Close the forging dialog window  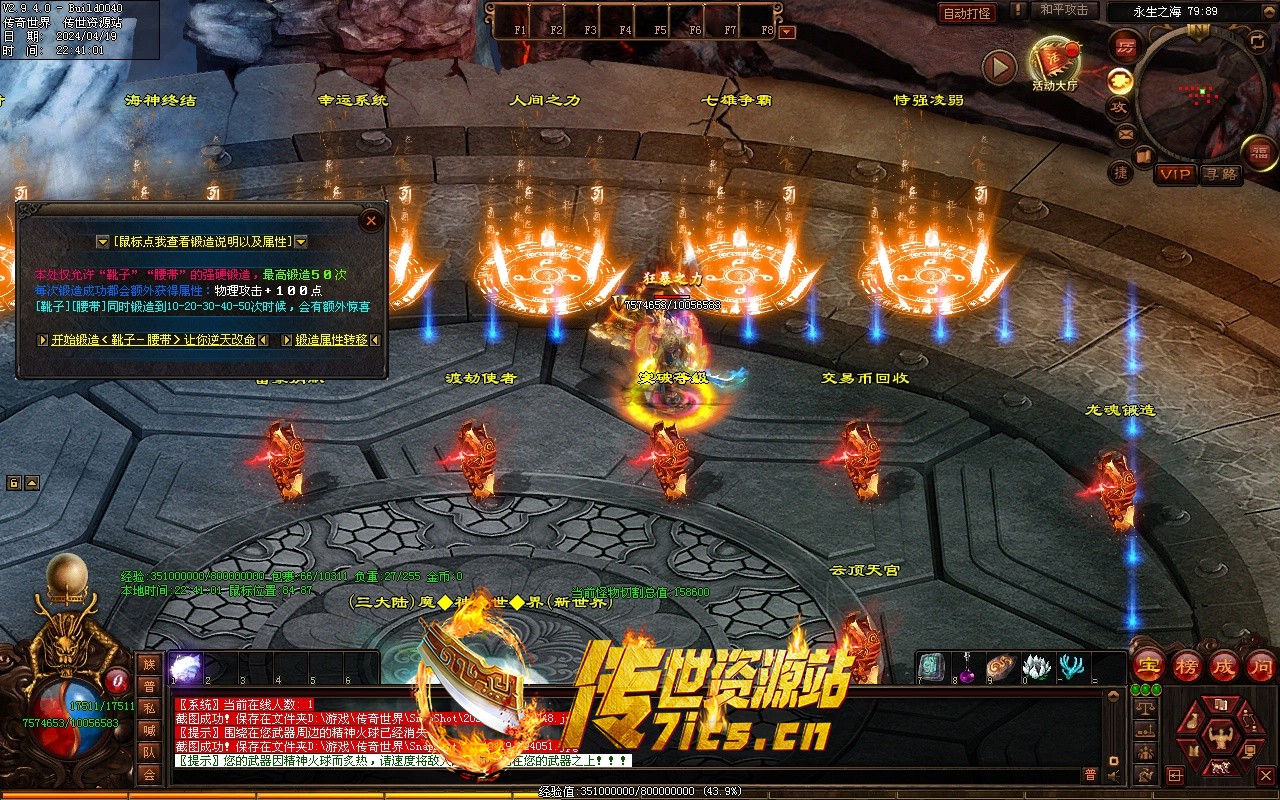pyautogui.click(x=371, y=220)
